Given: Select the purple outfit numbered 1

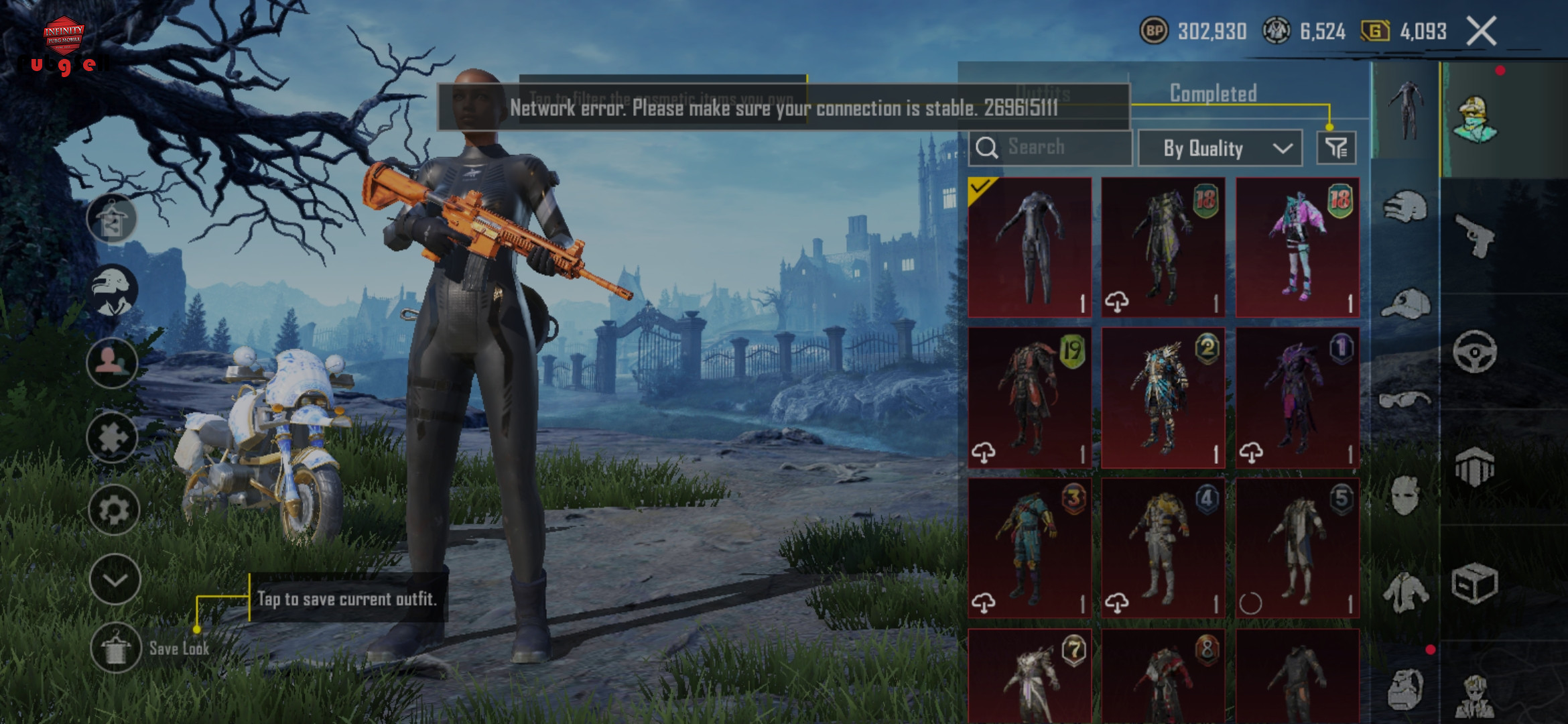Looking at the screenshot, I should tap(1297, 398).
